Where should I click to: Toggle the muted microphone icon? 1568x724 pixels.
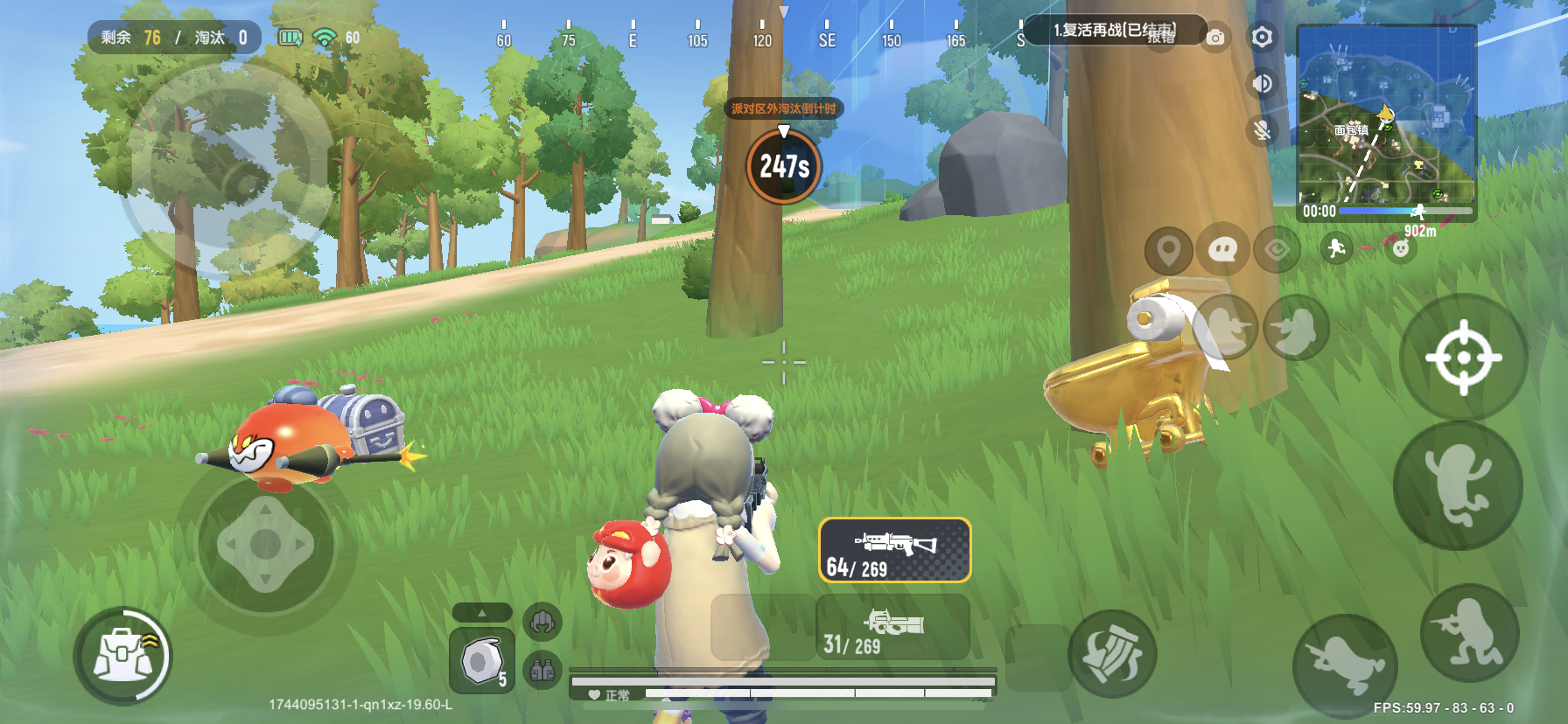pyautogui.click(x=1262, y=131)
